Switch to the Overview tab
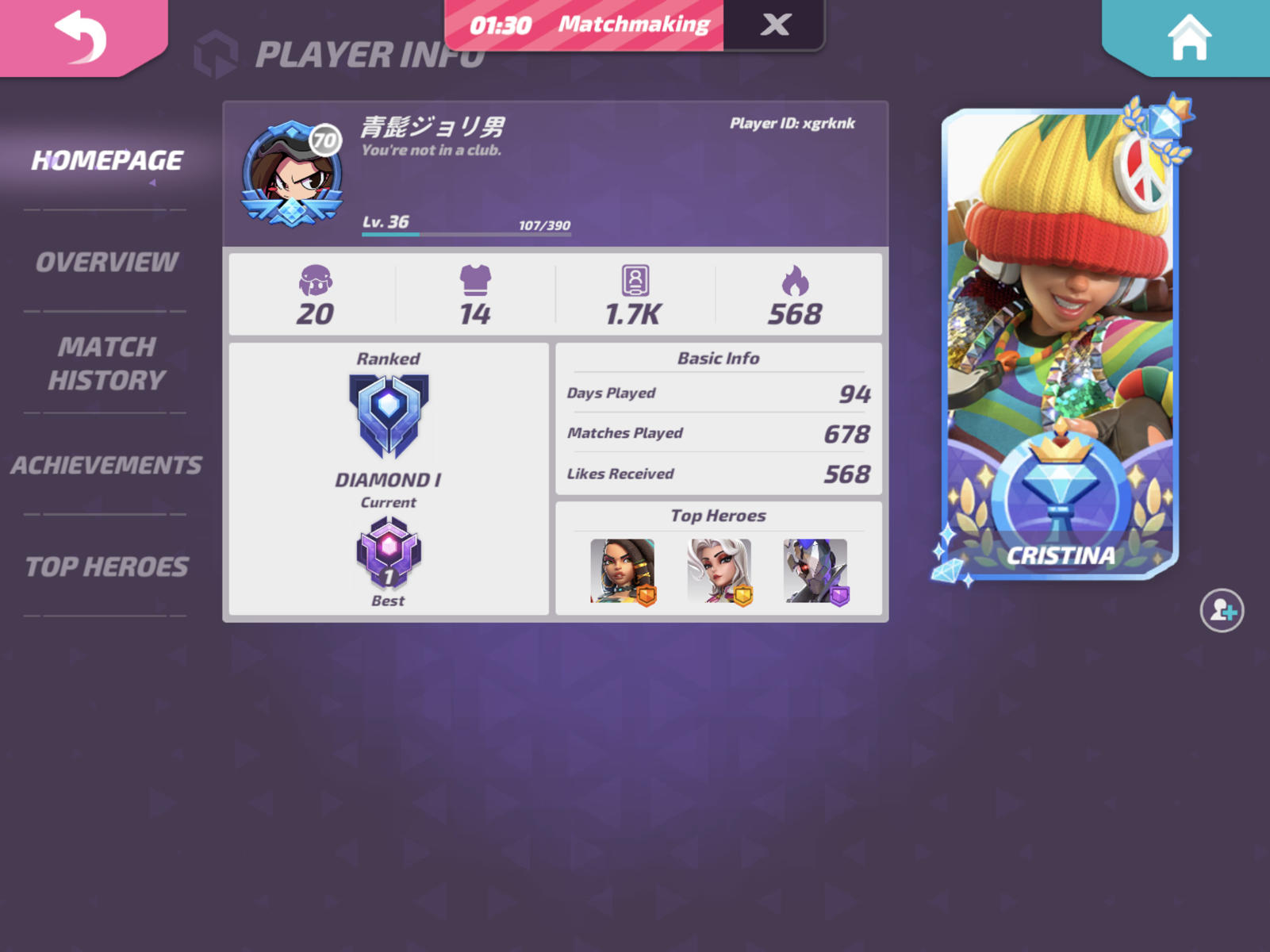 tap(107, 262)
